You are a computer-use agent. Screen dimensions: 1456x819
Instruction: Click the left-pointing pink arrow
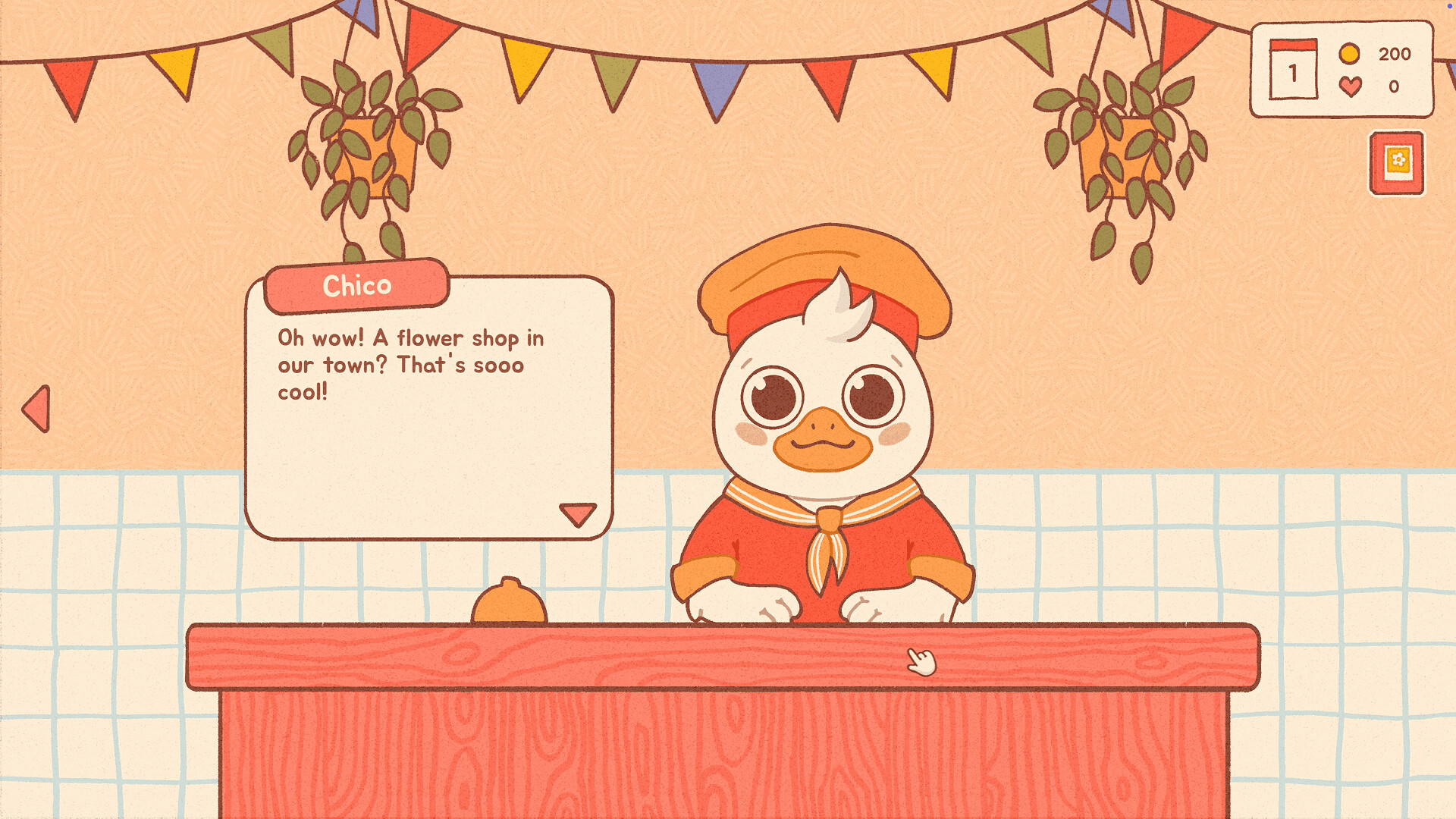38,407
